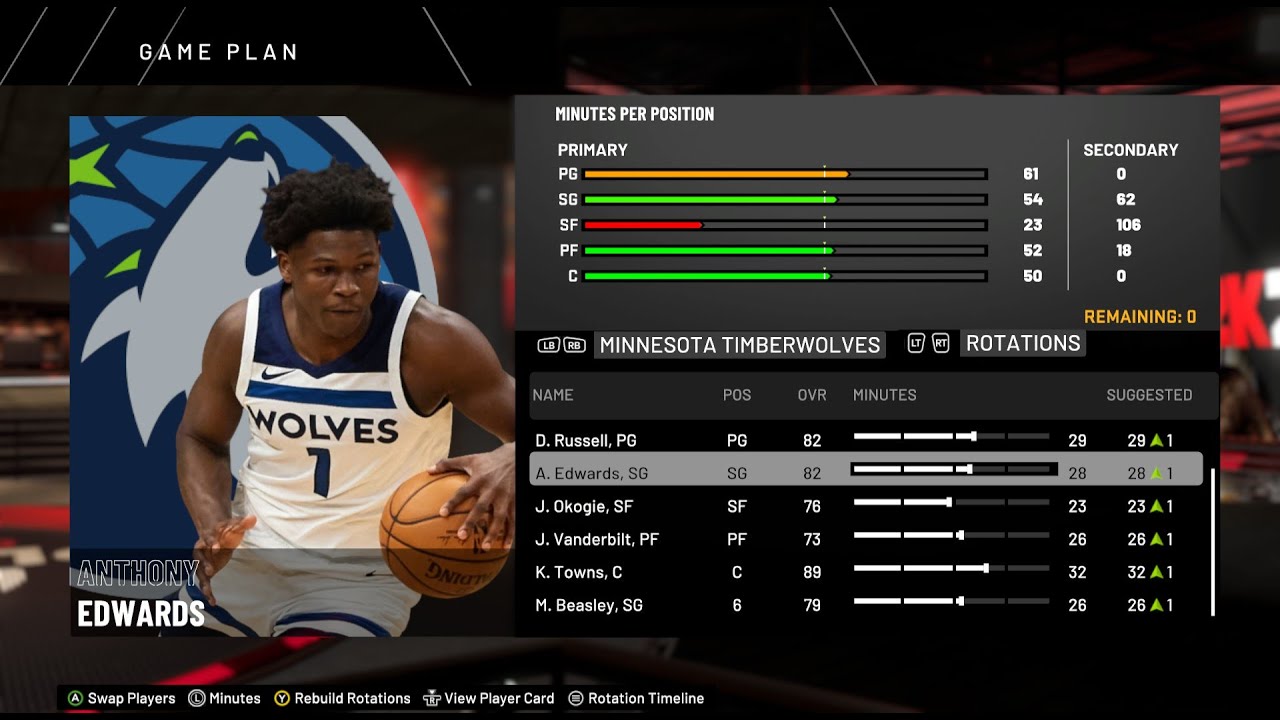The image size is (1280, 720).
Task: Switch to the Minnesota Timberwolves tab
Action: click(x=738, y=345)
